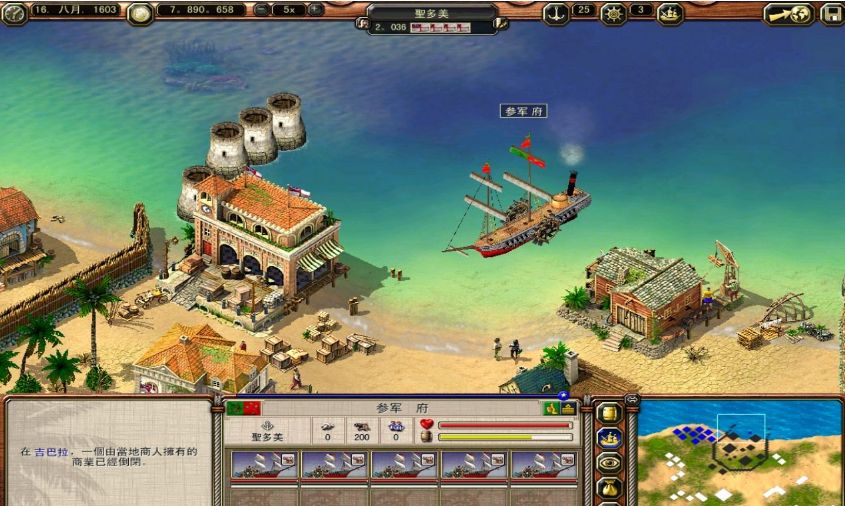Toggle the eye view side button
Image resolution: width=845 pixels, height=506 pixels.
point(608,462)
